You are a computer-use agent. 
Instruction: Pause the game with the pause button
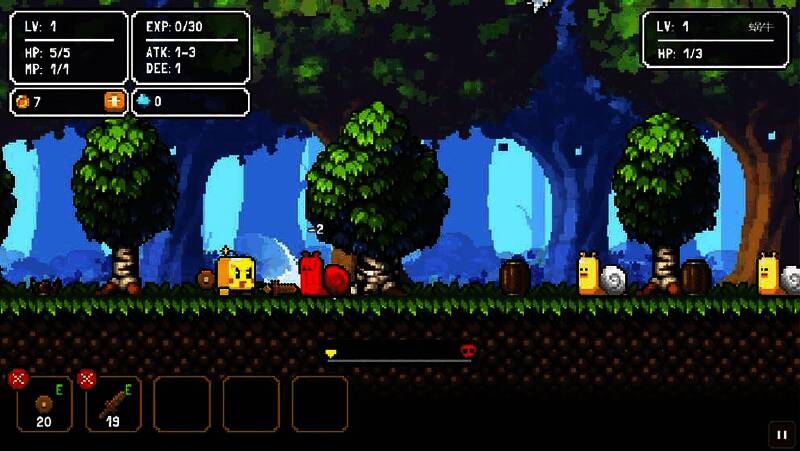[x=780, y=434]
